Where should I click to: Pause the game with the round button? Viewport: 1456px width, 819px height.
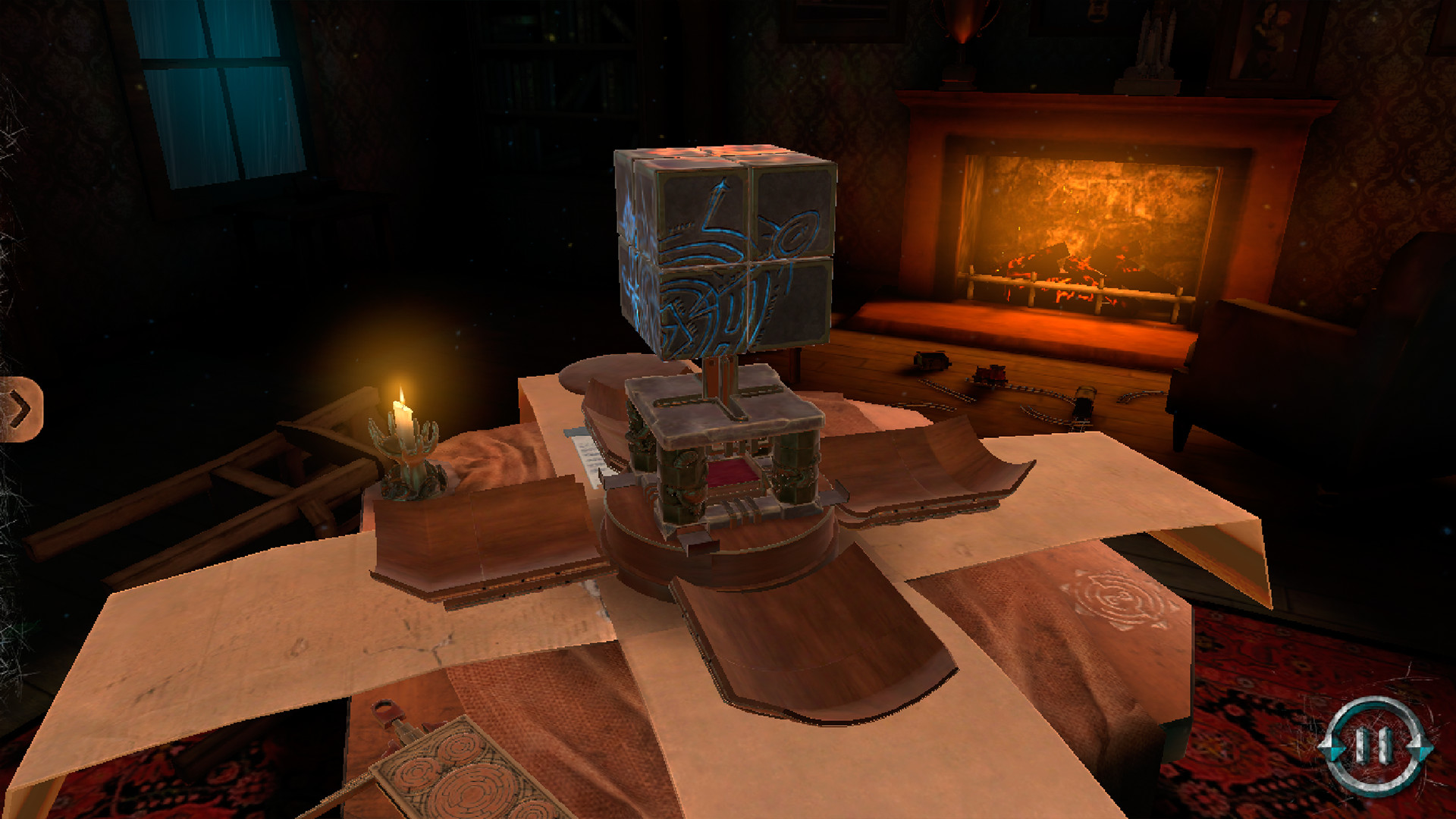click(1374, 745)
